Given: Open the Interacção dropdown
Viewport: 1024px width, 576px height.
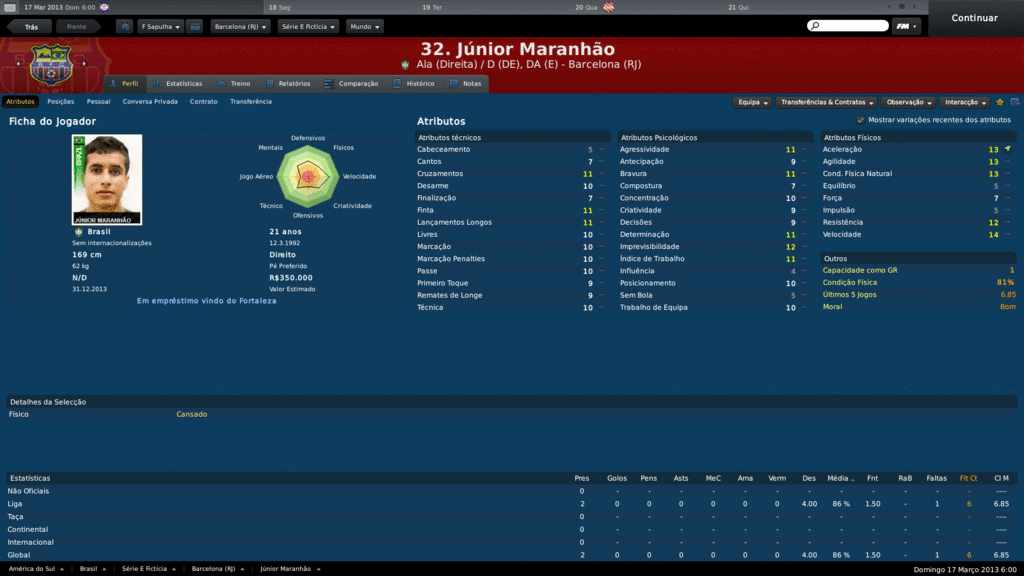Looking at the screenshot, I should (x=965, y=102).
